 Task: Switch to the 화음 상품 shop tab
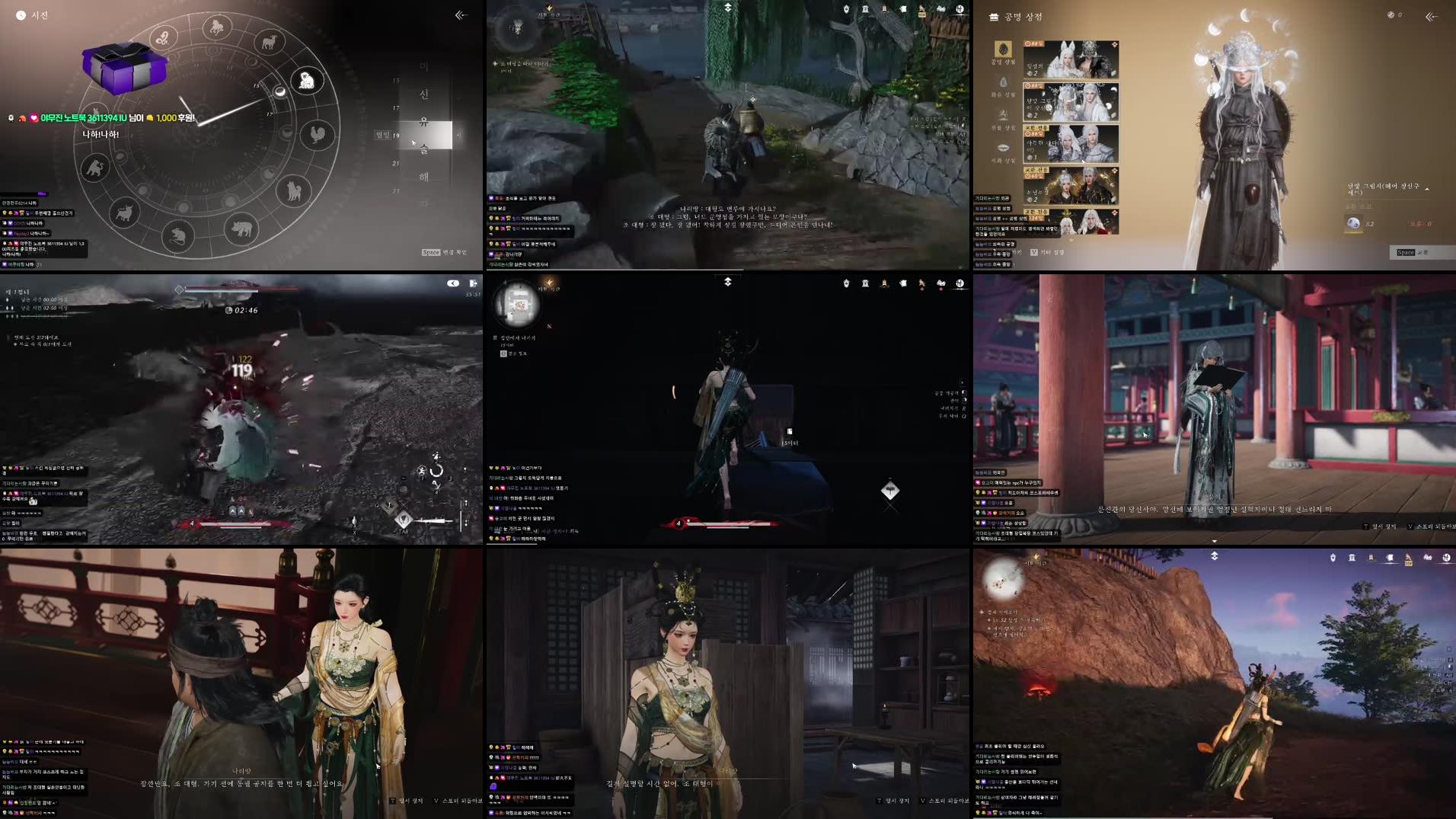coord(1003,82)
